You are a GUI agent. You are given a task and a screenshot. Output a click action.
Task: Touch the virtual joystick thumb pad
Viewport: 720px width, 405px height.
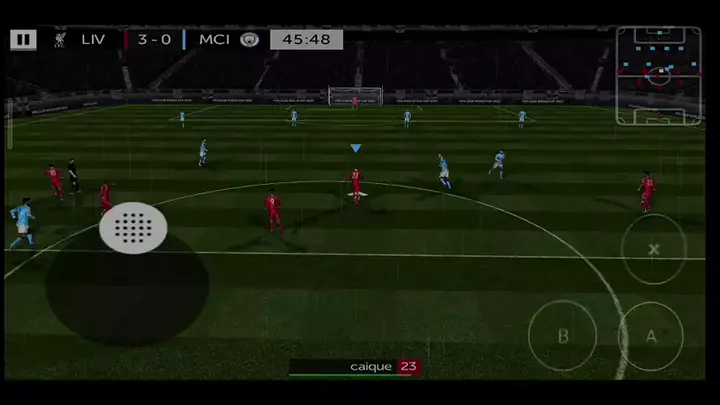coord(133,228)
